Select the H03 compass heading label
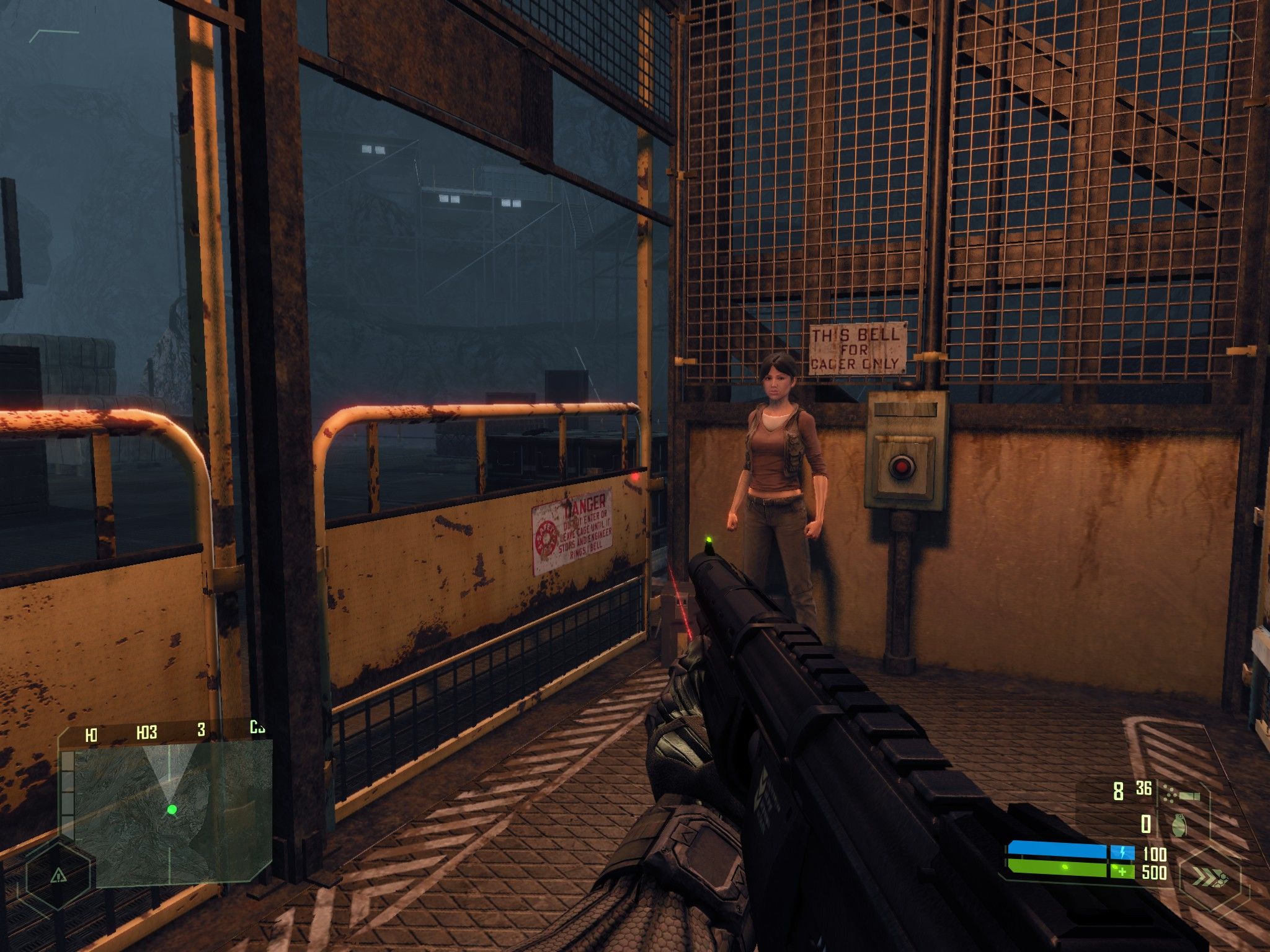The height and width of the screenshot is (952, 1270). click(146, 732)
